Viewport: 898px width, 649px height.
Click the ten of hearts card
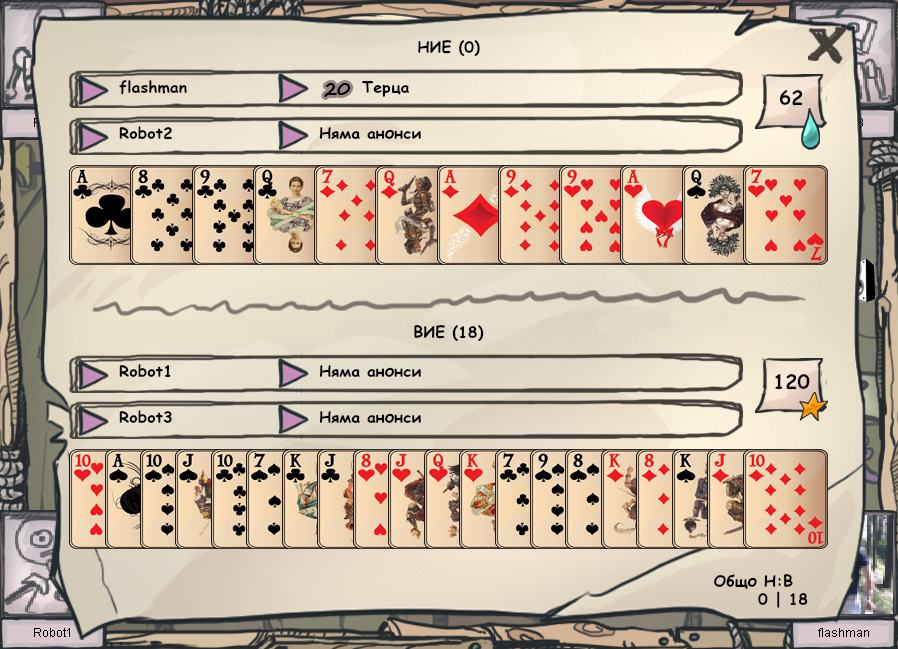[x=87, y=499]
